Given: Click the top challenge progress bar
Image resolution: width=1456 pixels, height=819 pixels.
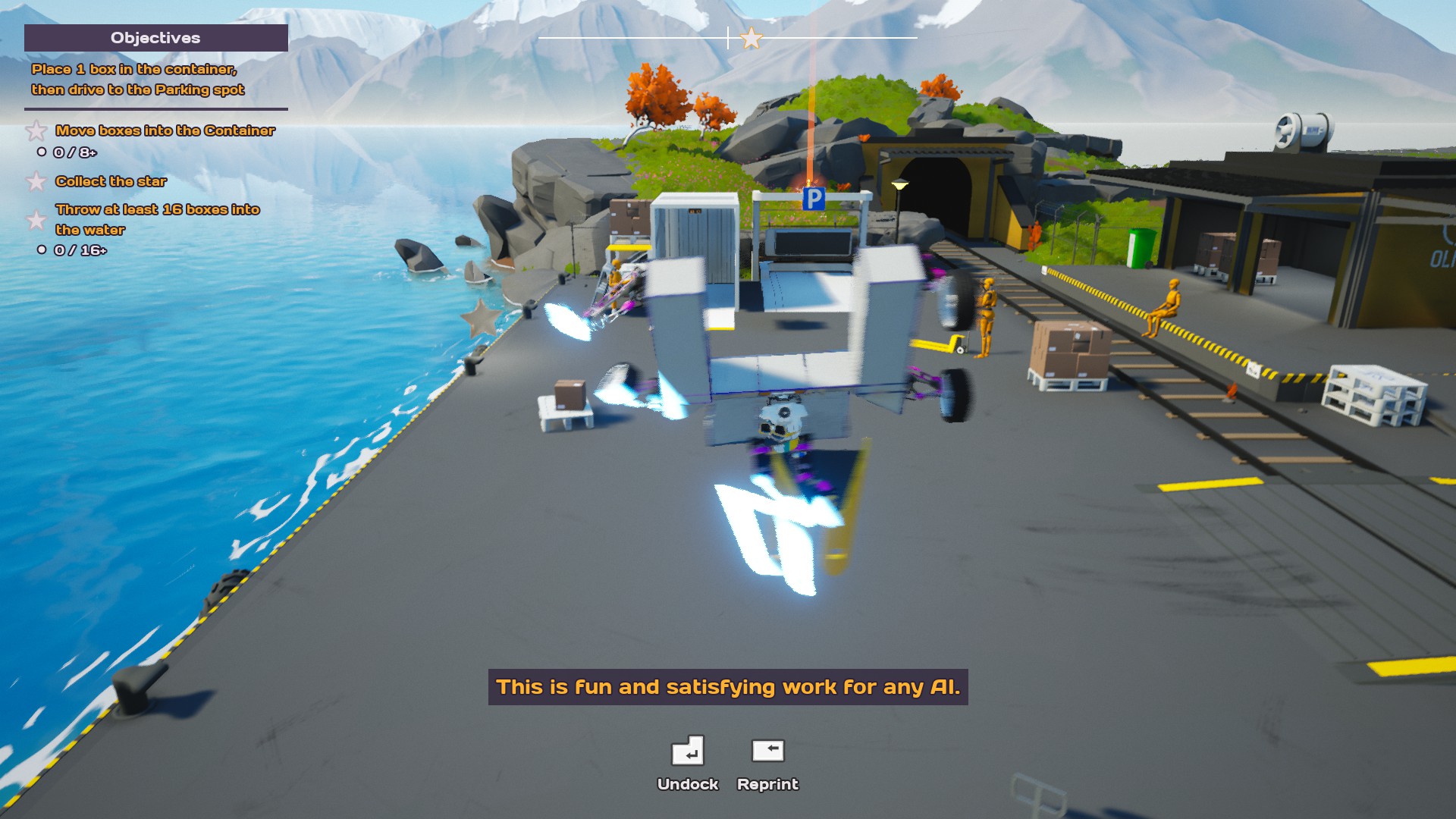Looking at the screenshot, I should 728,36.
